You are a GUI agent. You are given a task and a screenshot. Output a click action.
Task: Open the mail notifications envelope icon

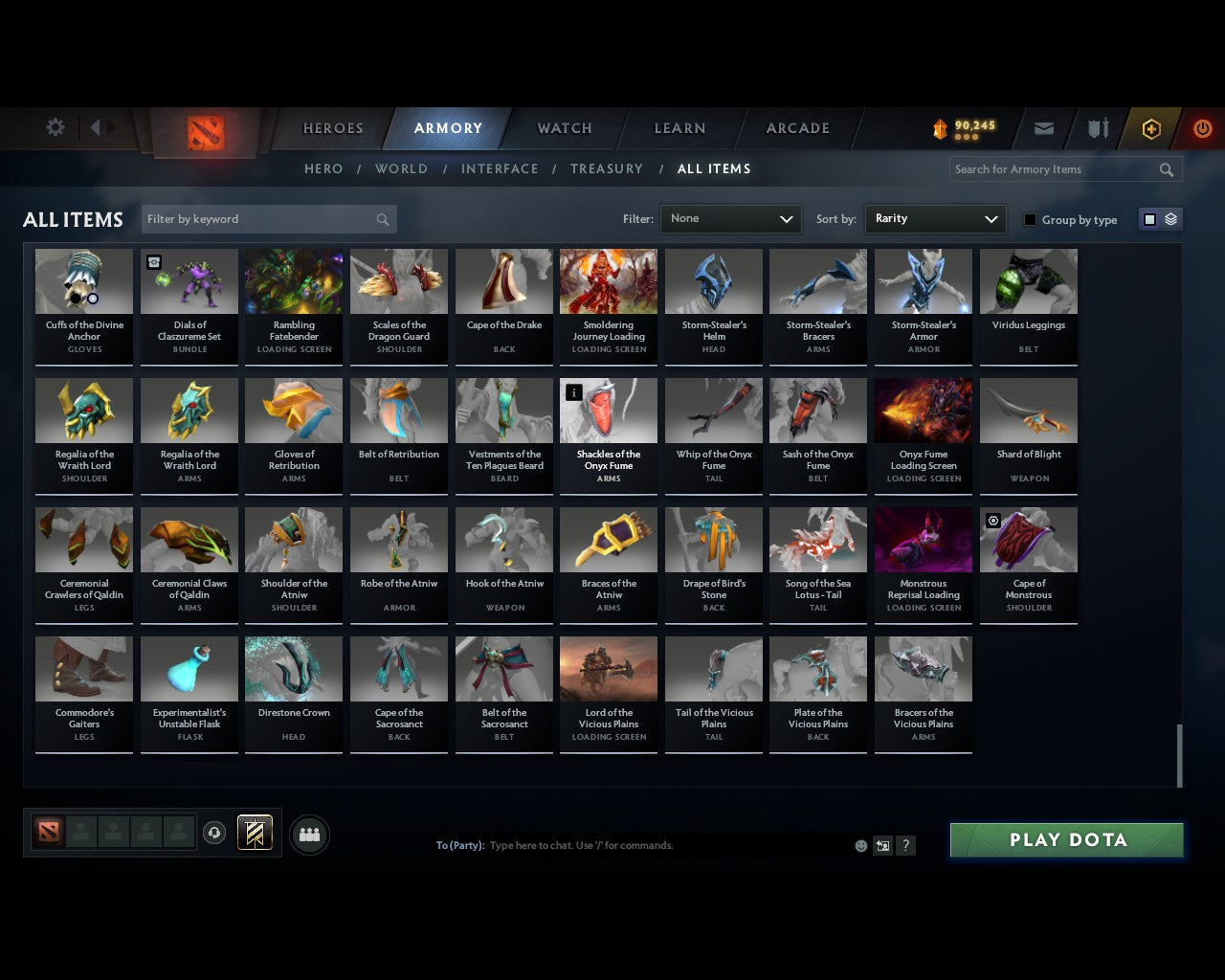pyautogui.click(x=1043, y=127)
